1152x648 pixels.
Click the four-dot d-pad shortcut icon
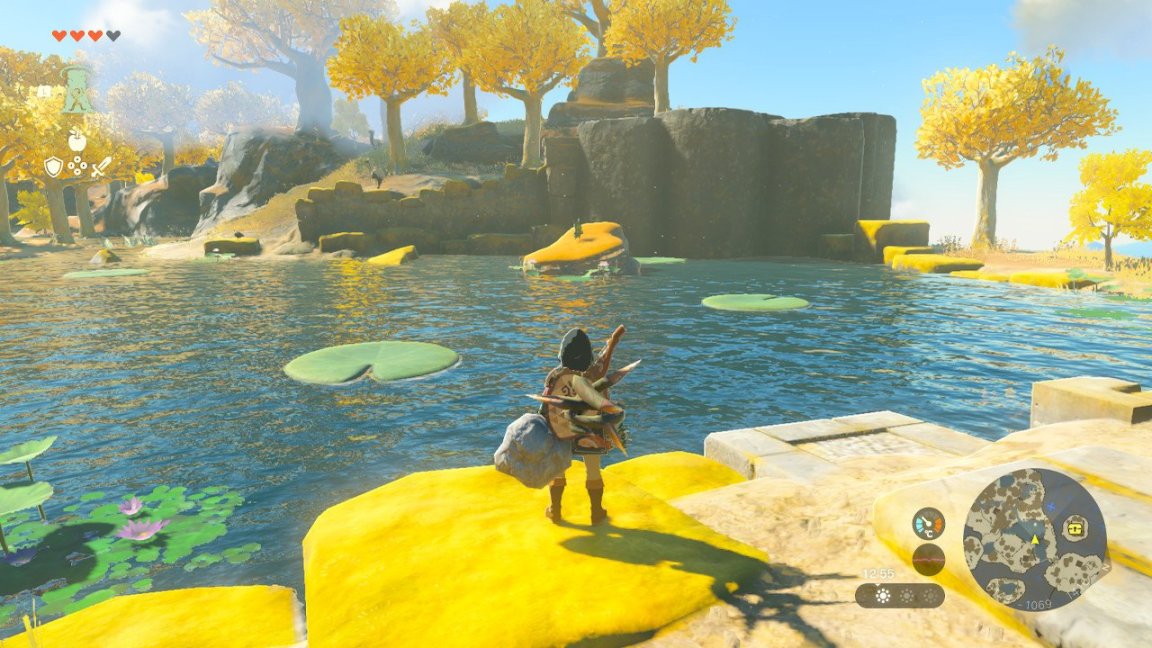tap(76, 167)
